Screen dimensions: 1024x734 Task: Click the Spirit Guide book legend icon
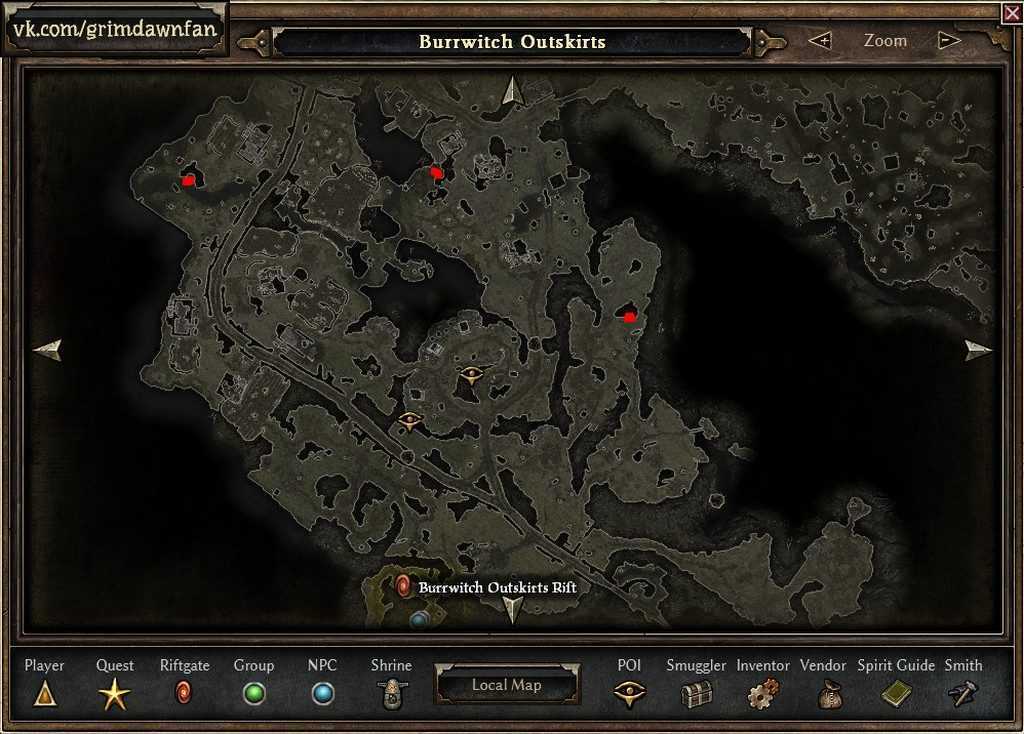pos(896,693)
